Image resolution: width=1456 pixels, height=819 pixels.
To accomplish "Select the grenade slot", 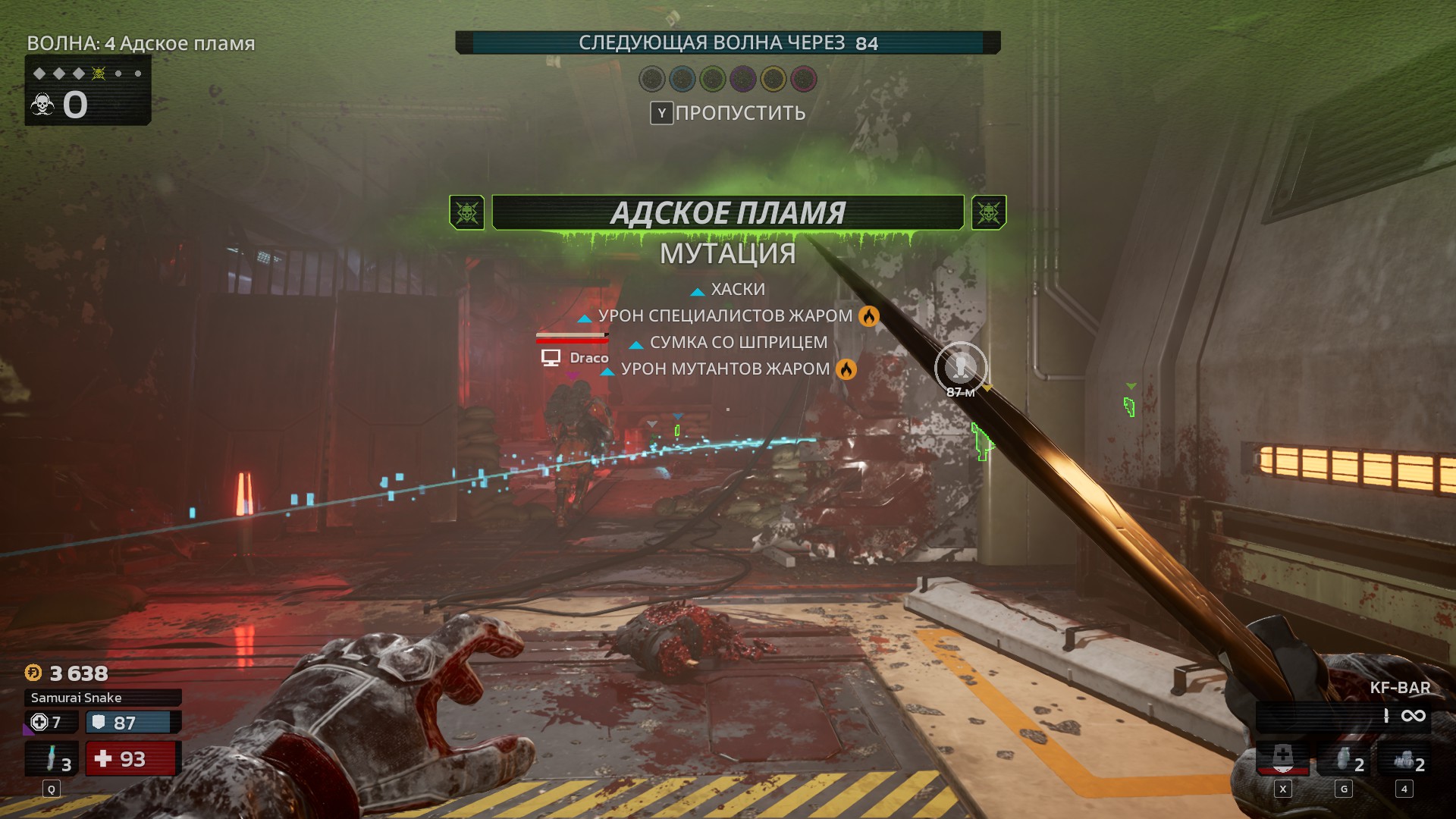I will 1344,760.
